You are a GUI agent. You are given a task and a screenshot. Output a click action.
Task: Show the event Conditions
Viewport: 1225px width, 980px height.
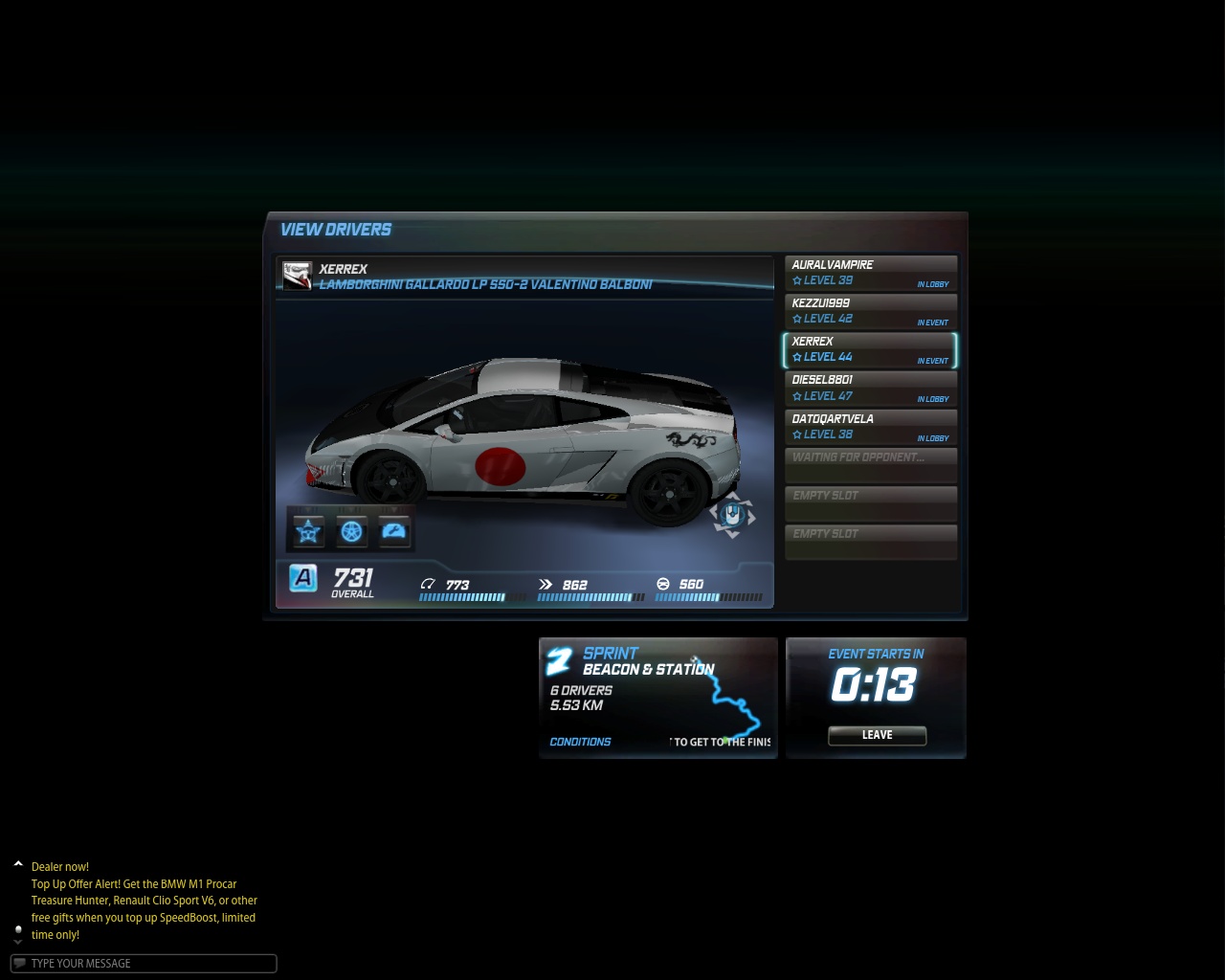580,742
